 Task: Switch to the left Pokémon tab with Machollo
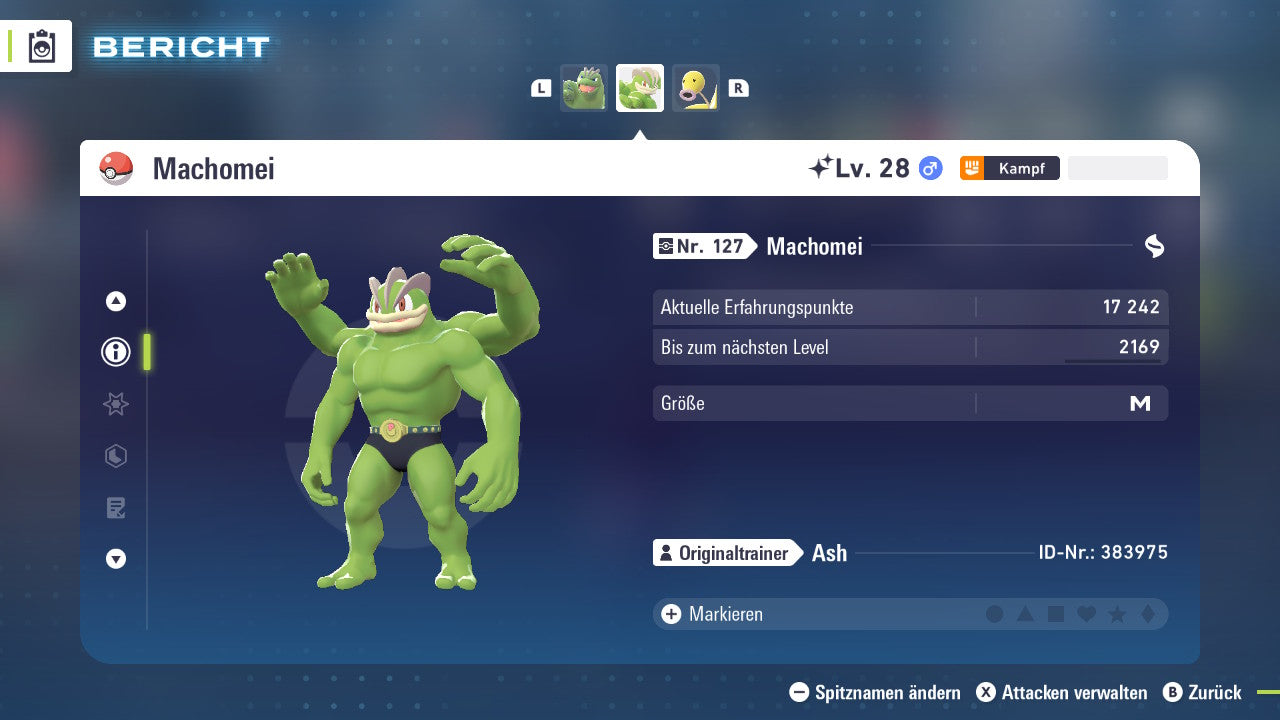[x=584, y=88]
